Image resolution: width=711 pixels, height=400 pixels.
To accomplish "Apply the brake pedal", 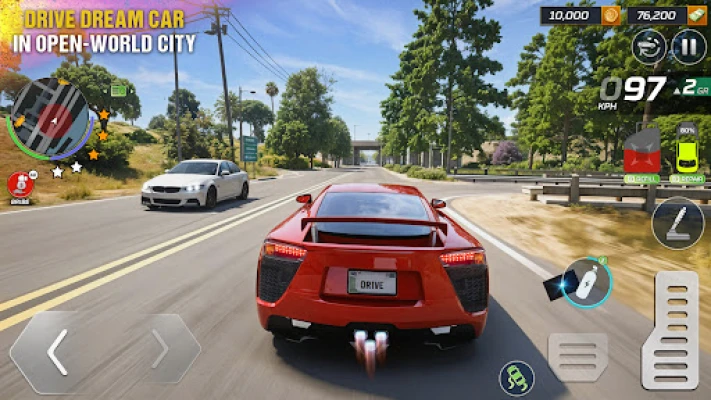I will click(578, 357).
